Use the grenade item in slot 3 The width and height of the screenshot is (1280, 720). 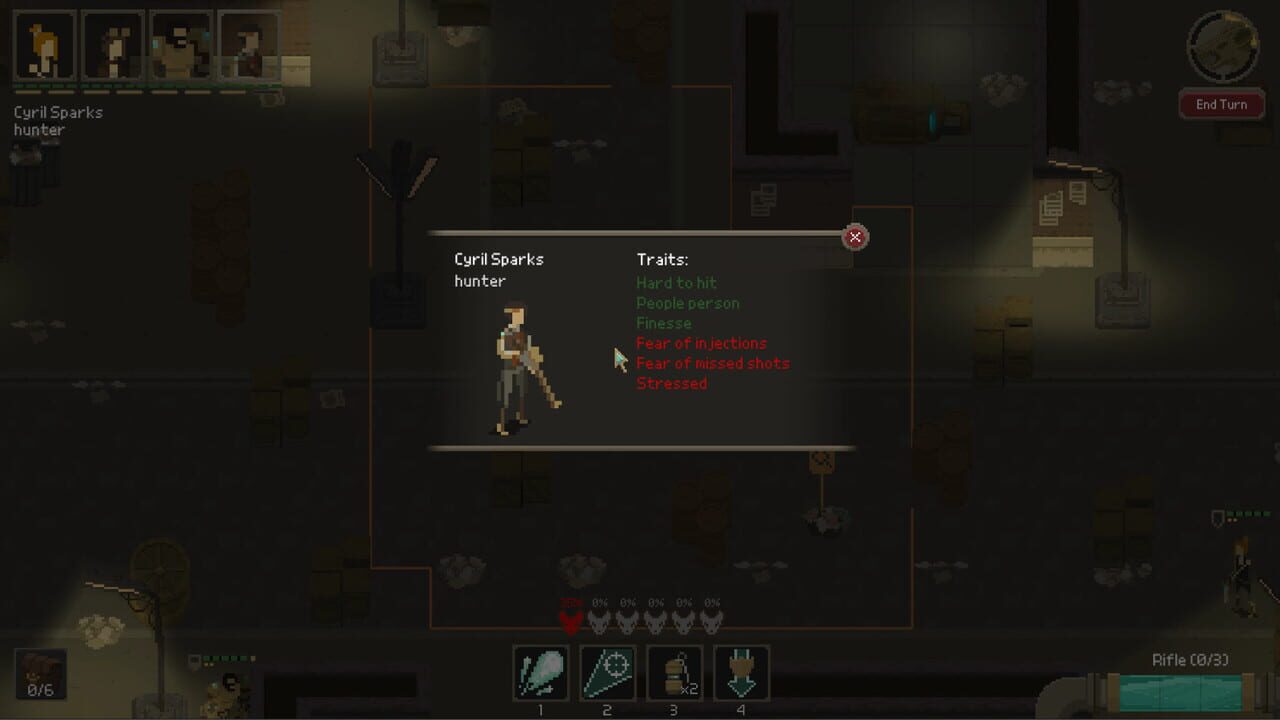[x=674, y=674]
